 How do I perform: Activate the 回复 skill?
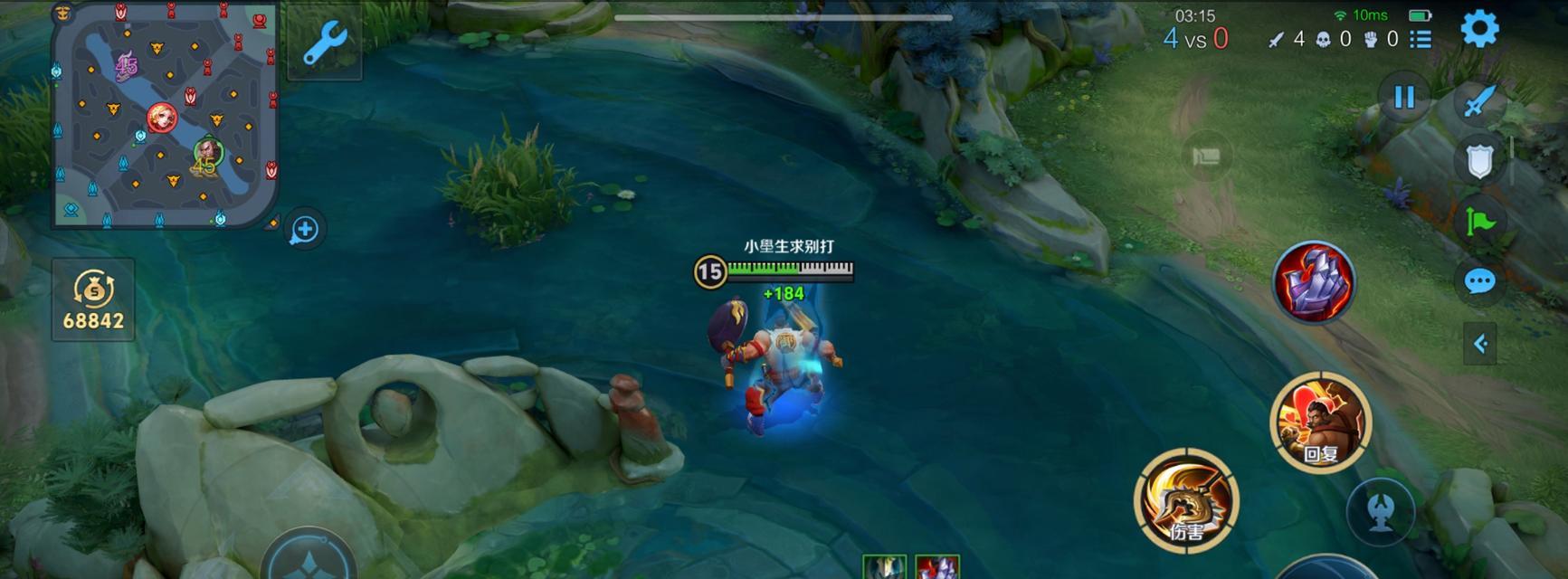1321,422
